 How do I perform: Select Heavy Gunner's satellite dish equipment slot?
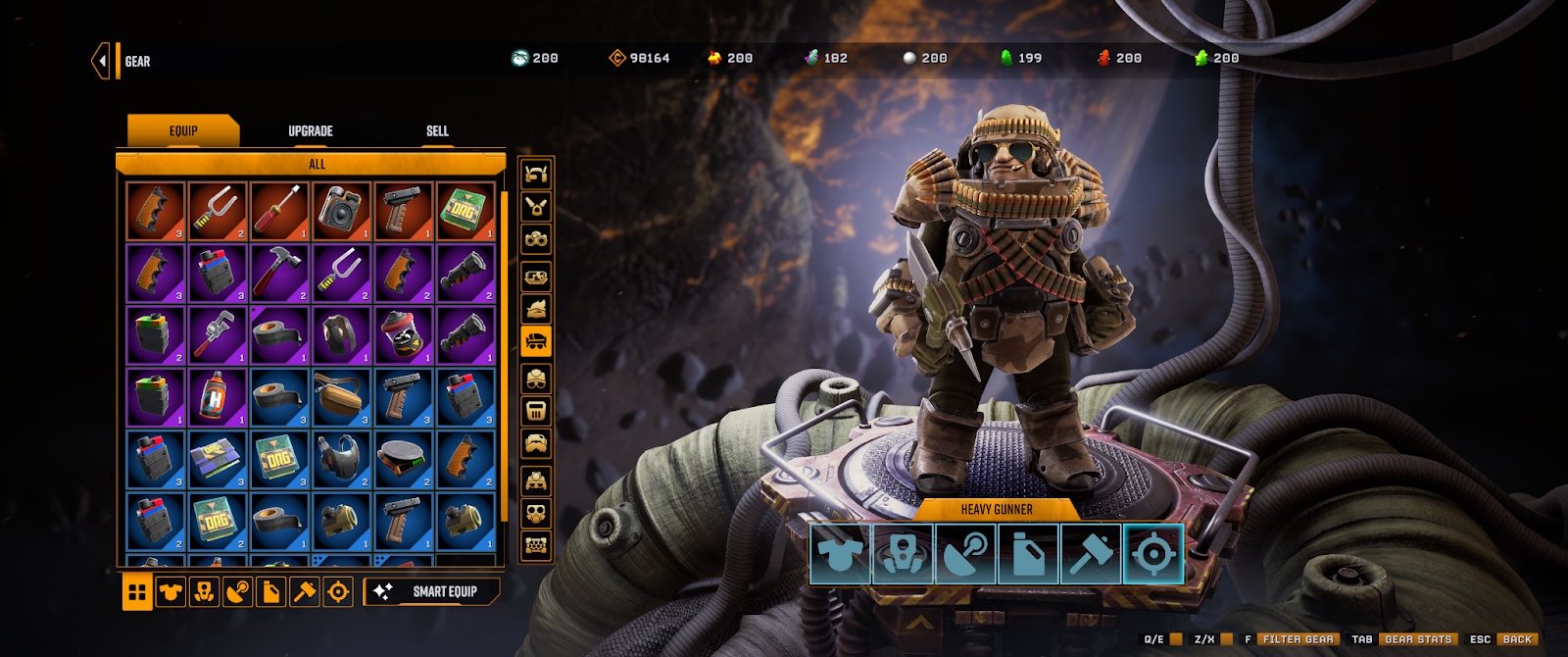(965, 554)
